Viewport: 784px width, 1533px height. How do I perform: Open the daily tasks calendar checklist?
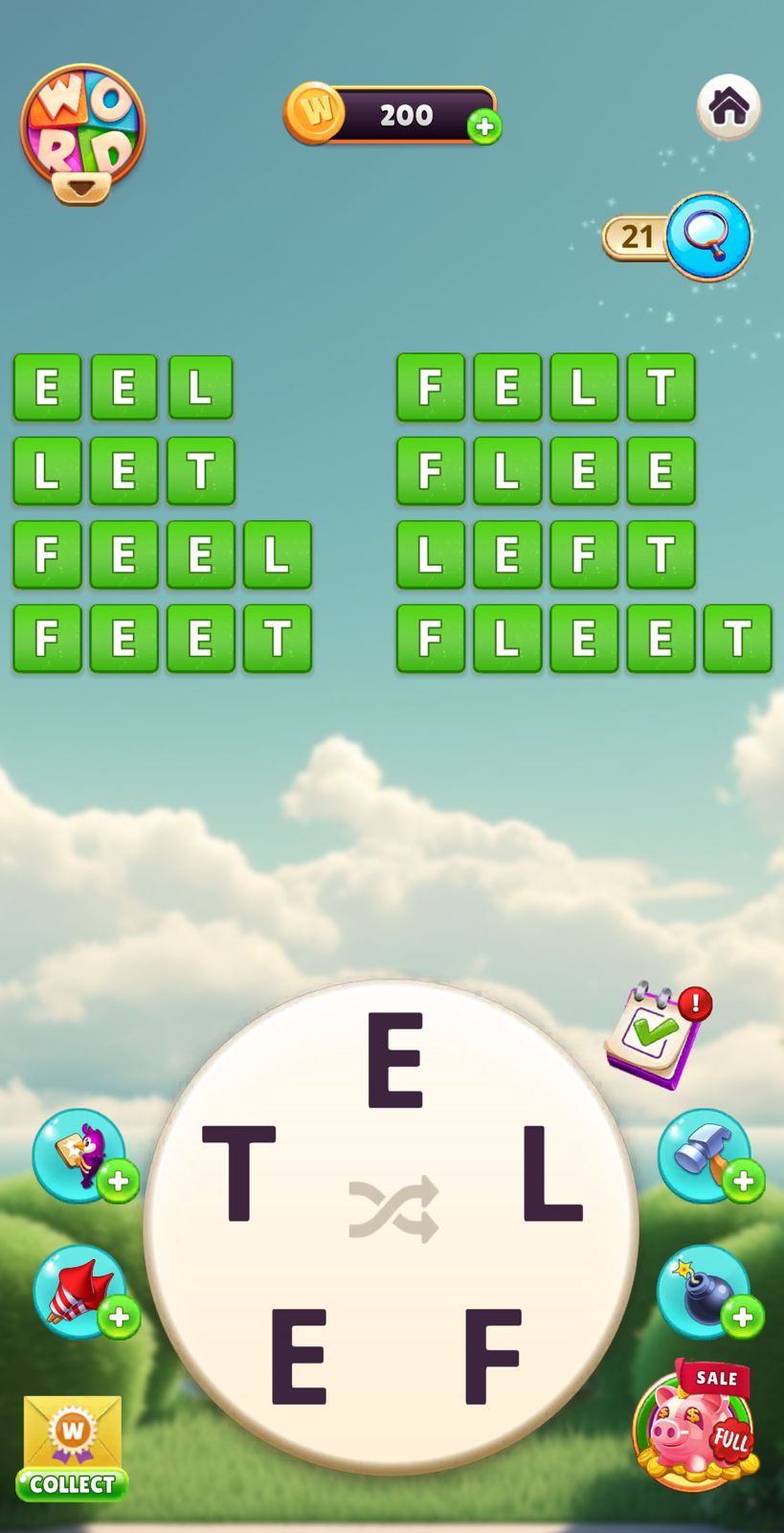tap(658, 1034)
